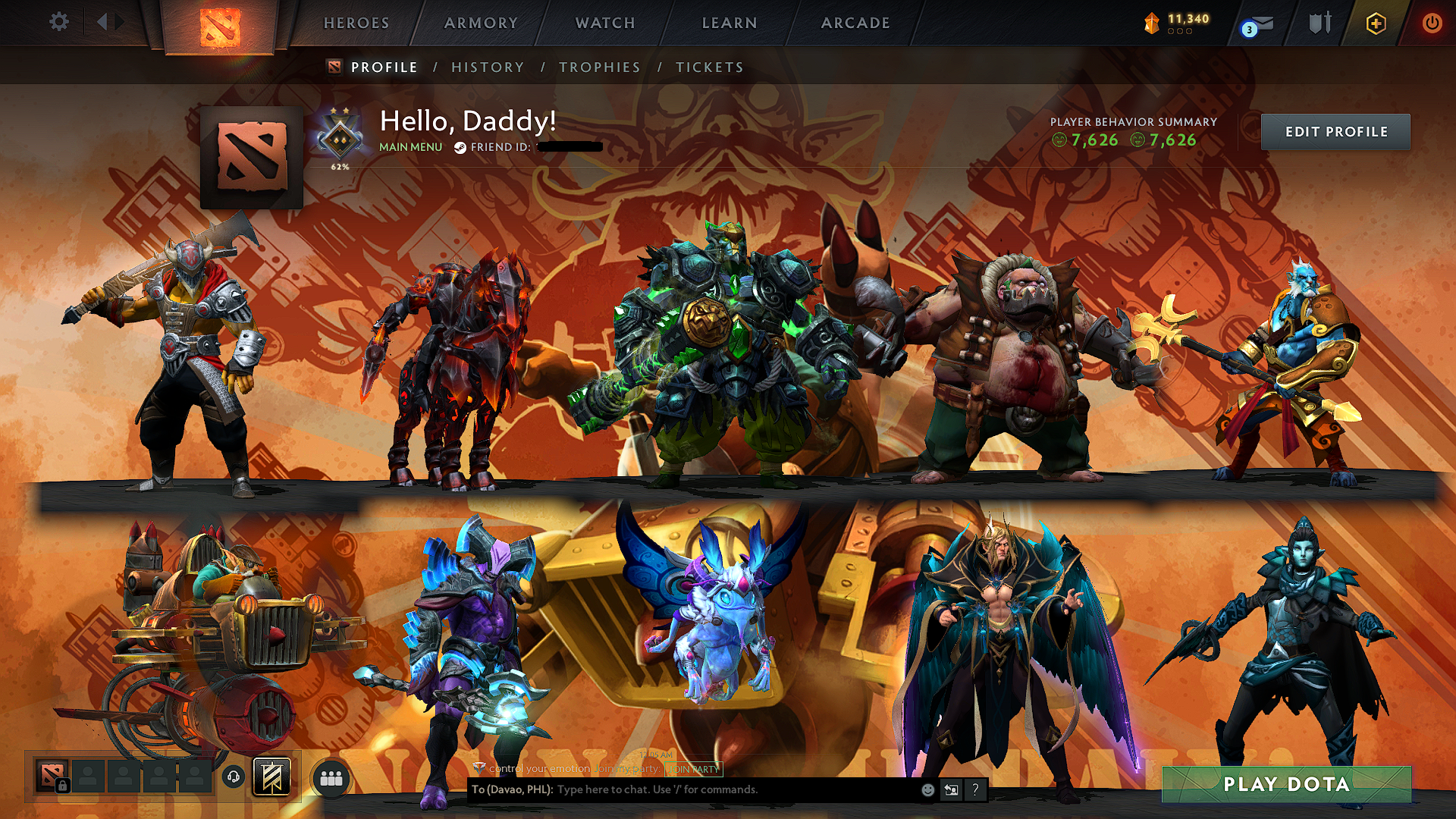Open the emoticon picker in chat
The width and height of the screenshot is (1456, 819).
click(x=927, y=789)
